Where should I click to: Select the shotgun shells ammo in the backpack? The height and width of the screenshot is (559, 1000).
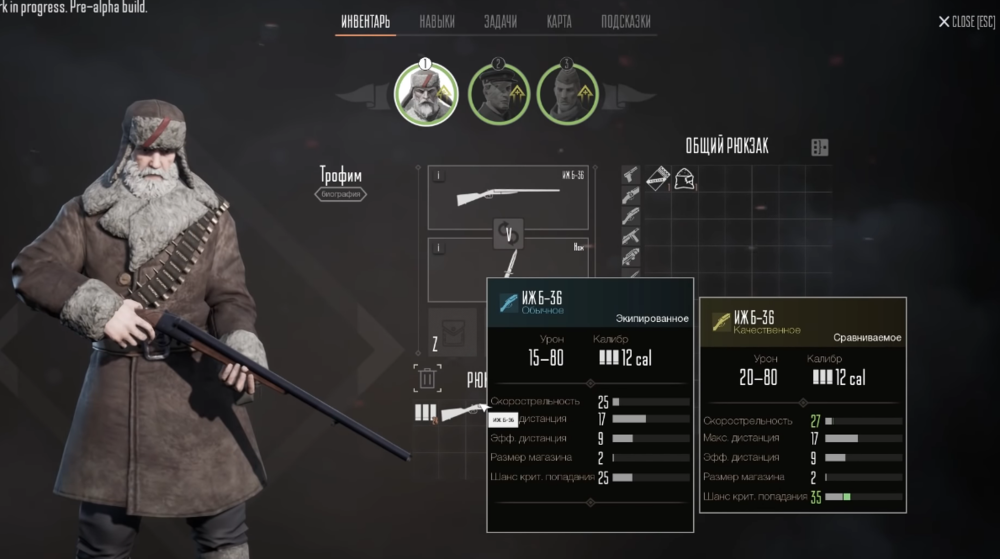click(425, 412)
